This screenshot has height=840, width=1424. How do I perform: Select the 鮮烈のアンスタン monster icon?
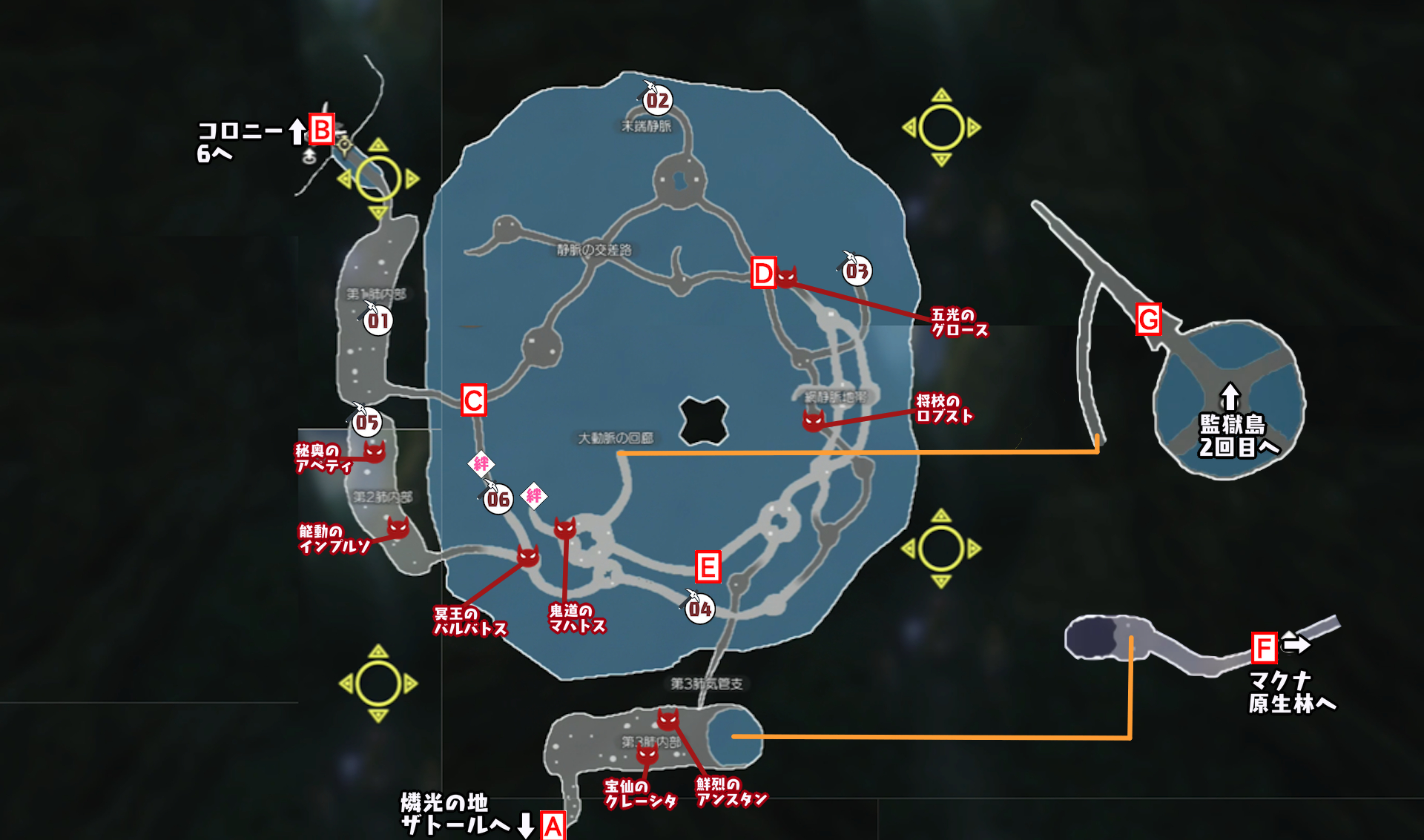[x=668, y=721]
